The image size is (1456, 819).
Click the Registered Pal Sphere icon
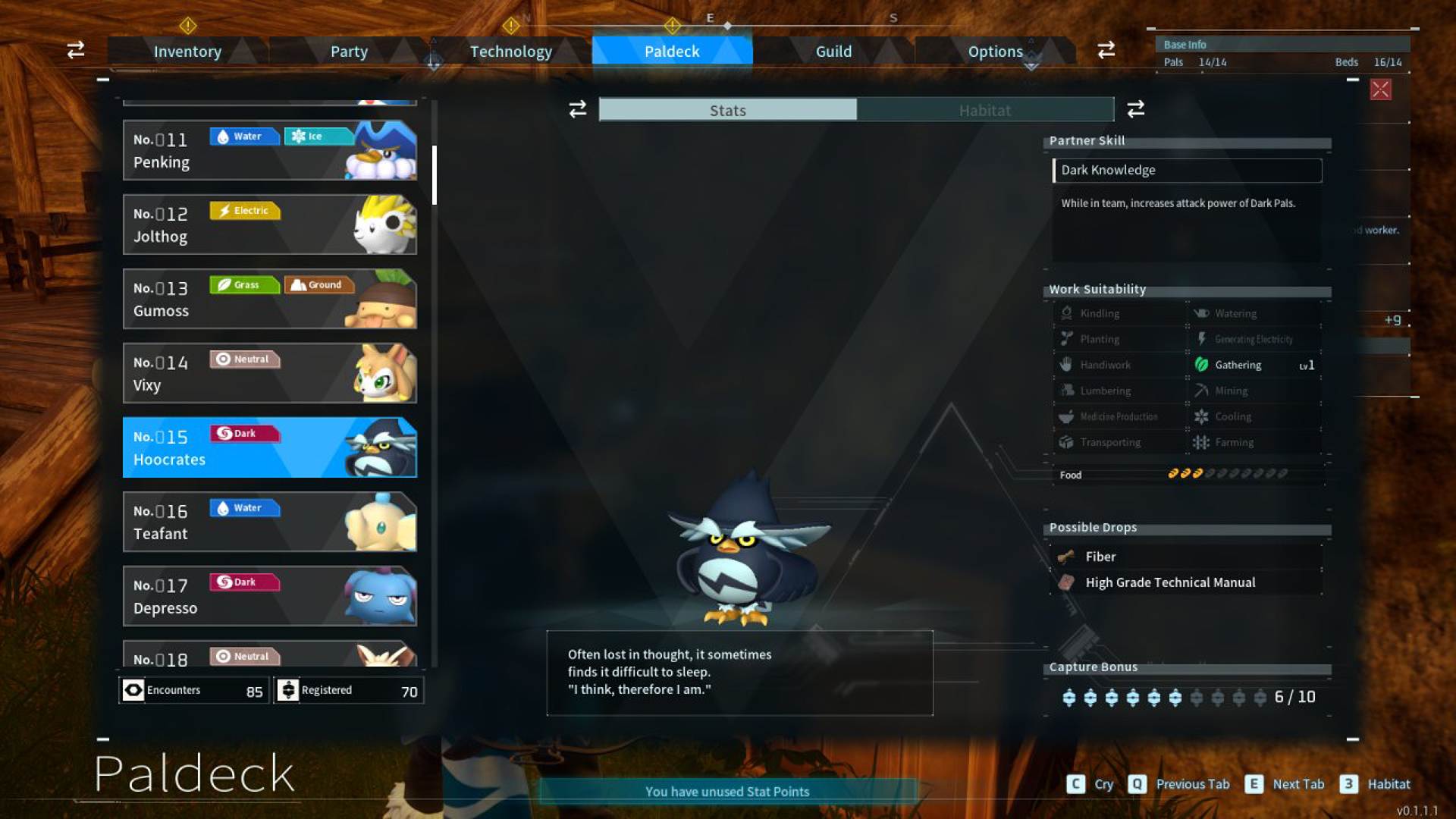pos(290,689)
